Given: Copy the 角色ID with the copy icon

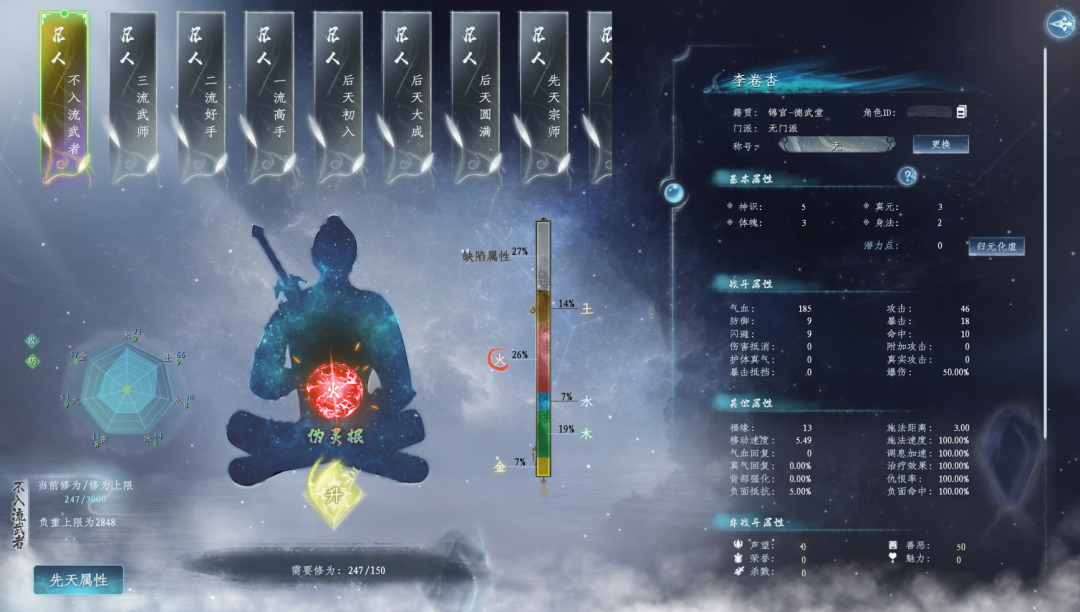Looking at the screenshot, I should [x=961, y=111].
